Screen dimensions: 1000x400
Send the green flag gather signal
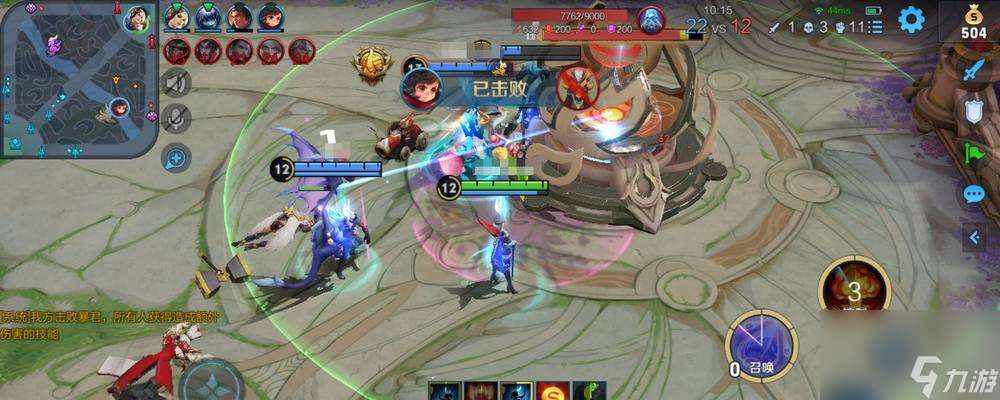click(x=974, y=152)
